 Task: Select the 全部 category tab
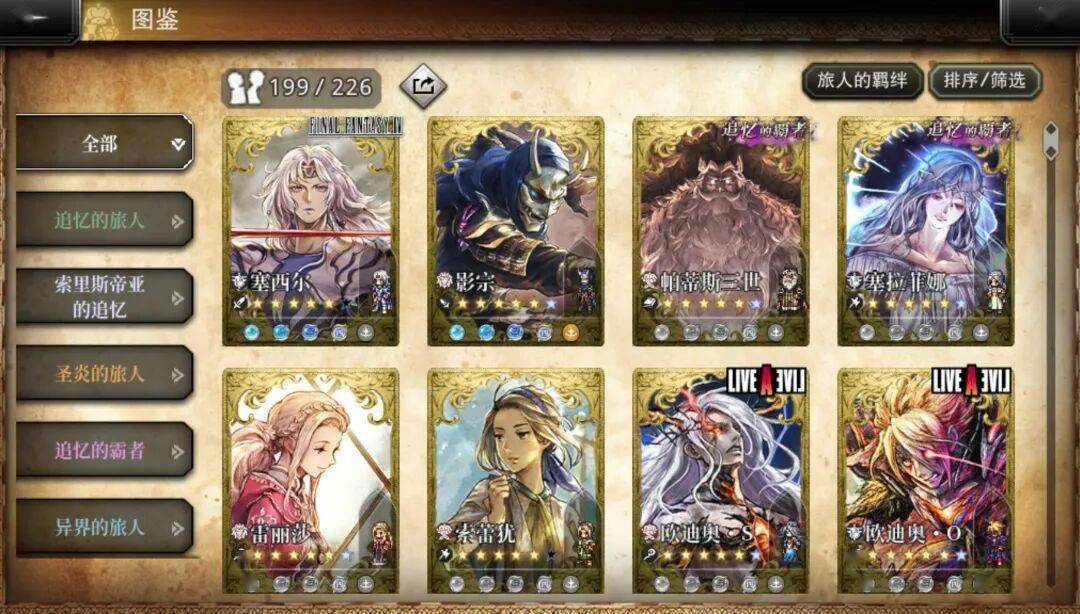click(104, 143)
